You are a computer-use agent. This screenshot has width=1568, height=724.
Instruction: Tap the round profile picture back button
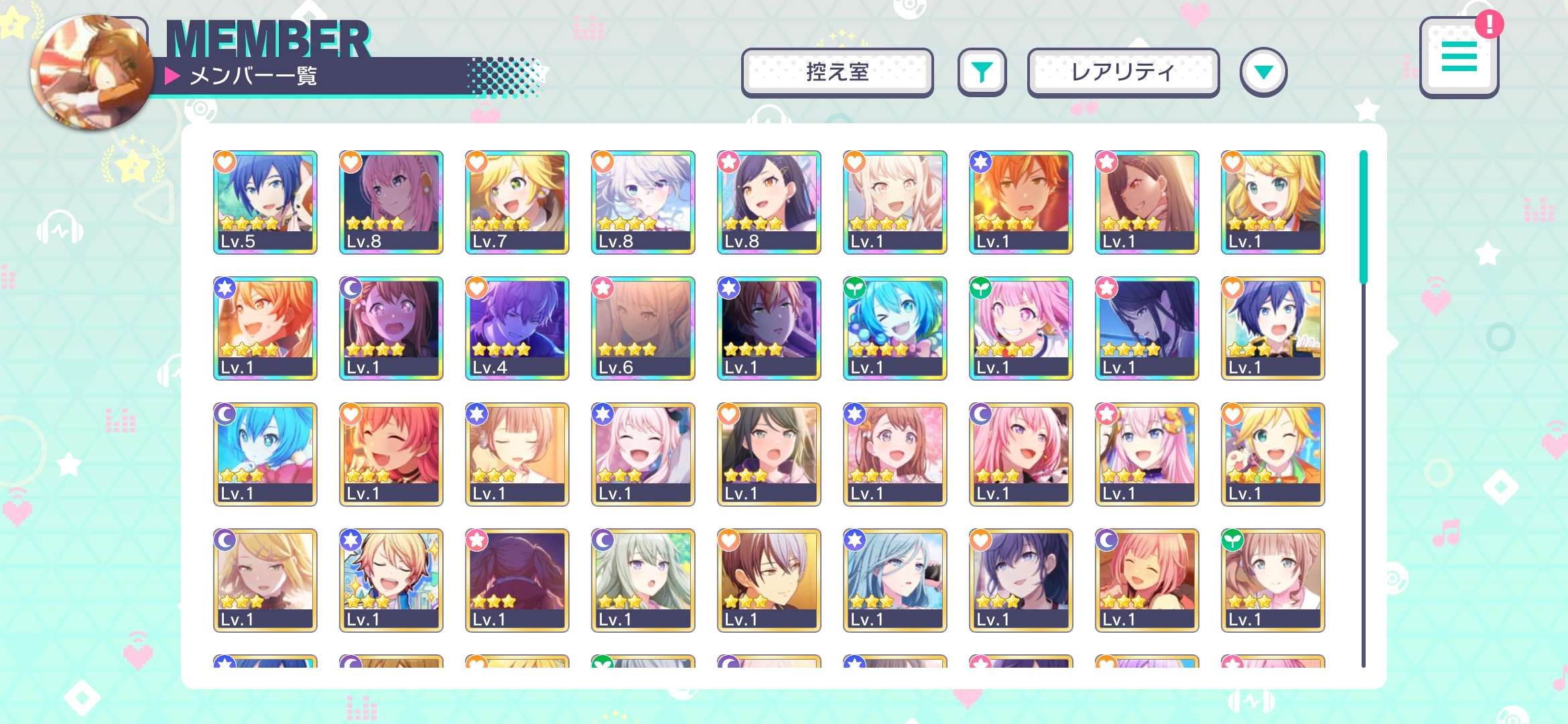tap(92, 72)
